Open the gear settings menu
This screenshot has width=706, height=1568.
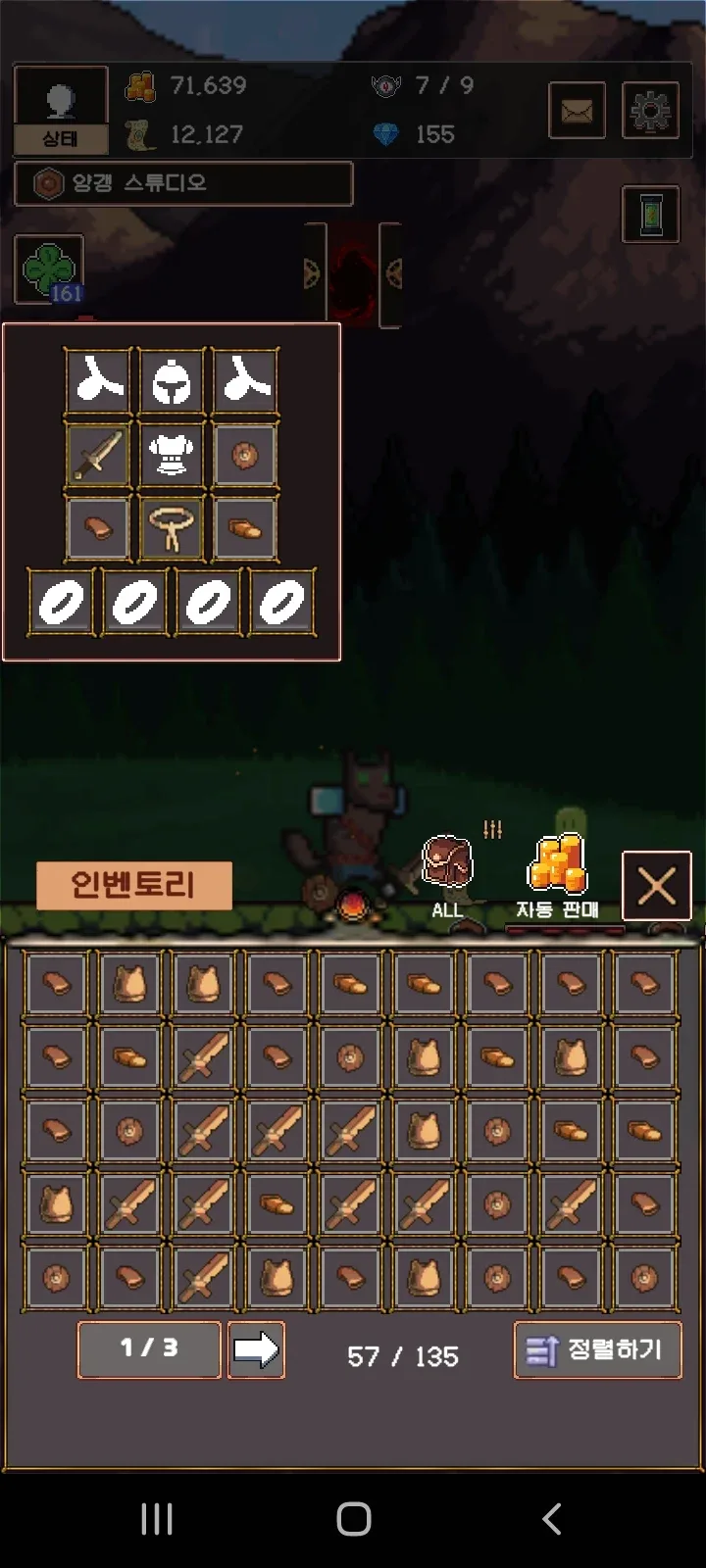(x=650, y=111)
